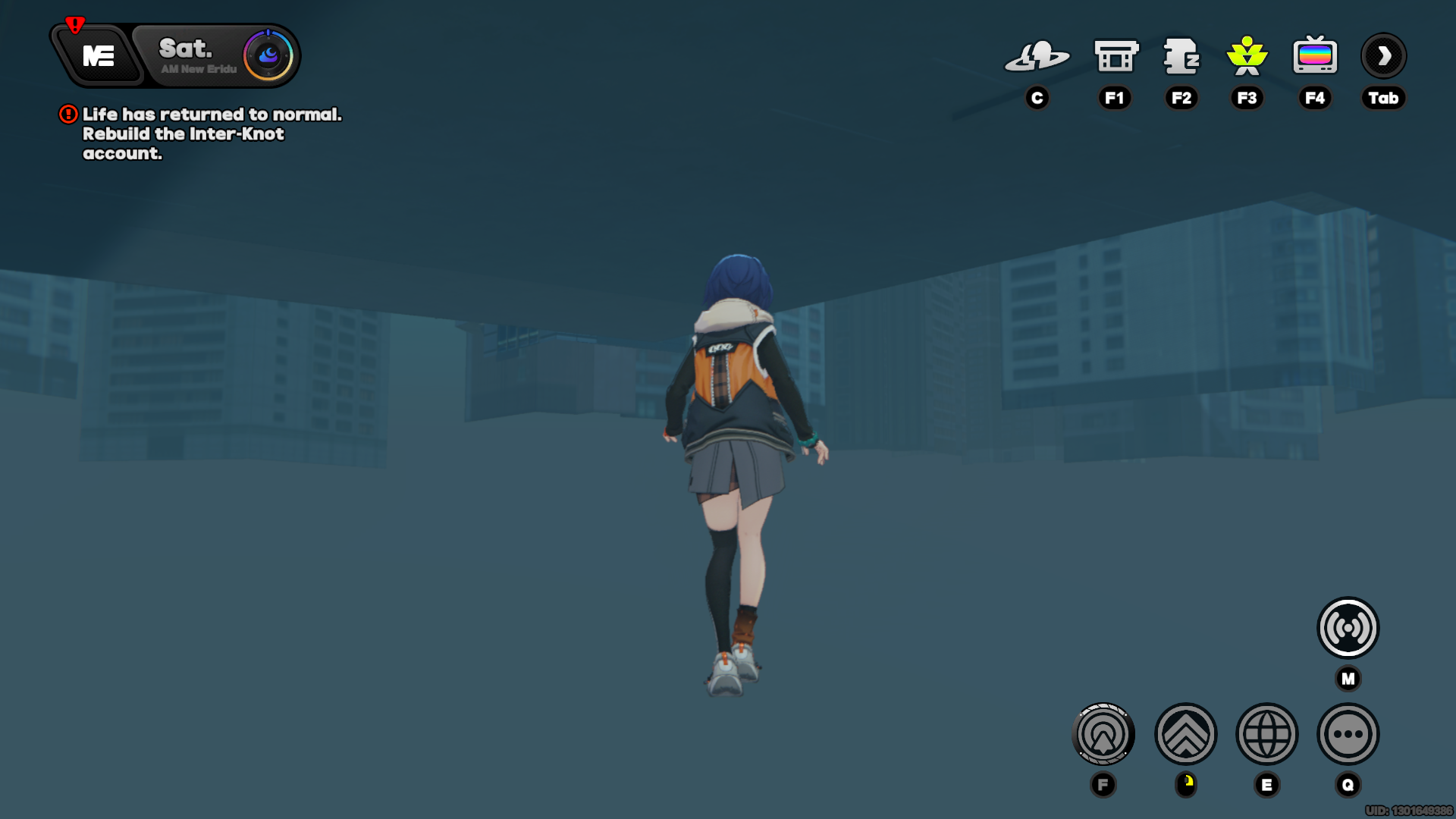Open the film projector icon above F1
The image size is (1456, 819).
coord(1115,55)
